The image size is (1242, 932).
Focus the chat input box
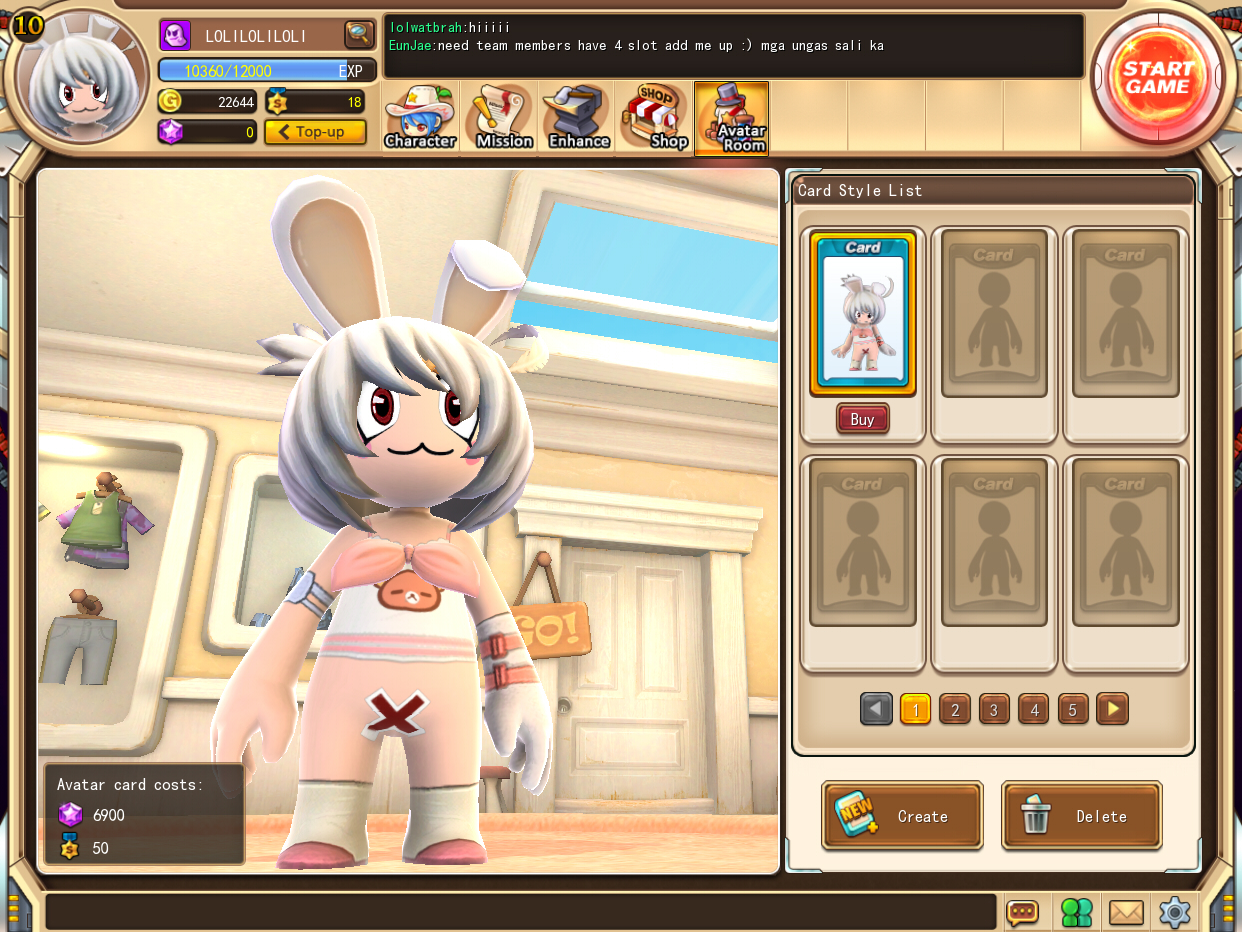(520, 912)
